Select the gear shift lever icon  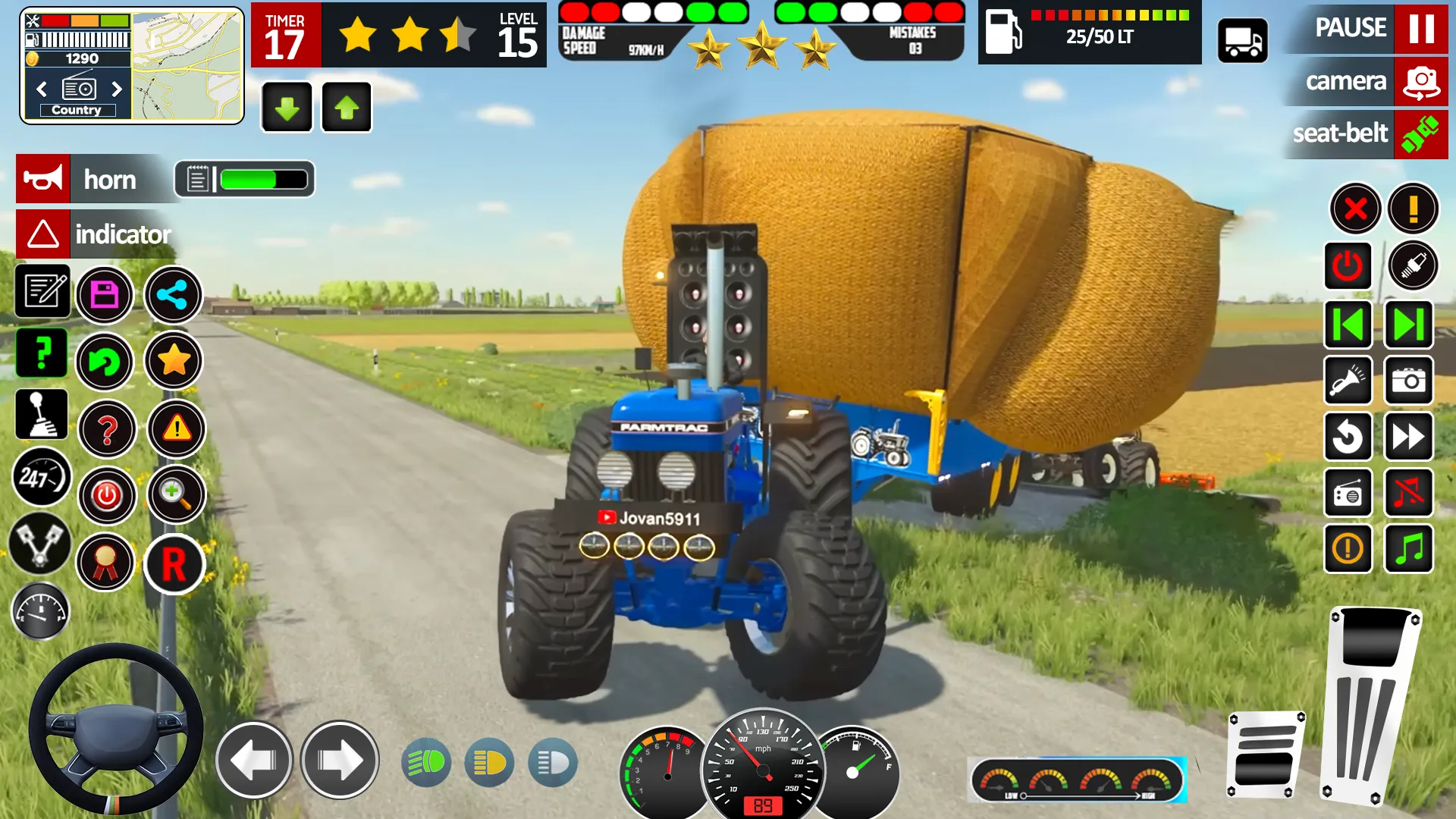point(42,414)
